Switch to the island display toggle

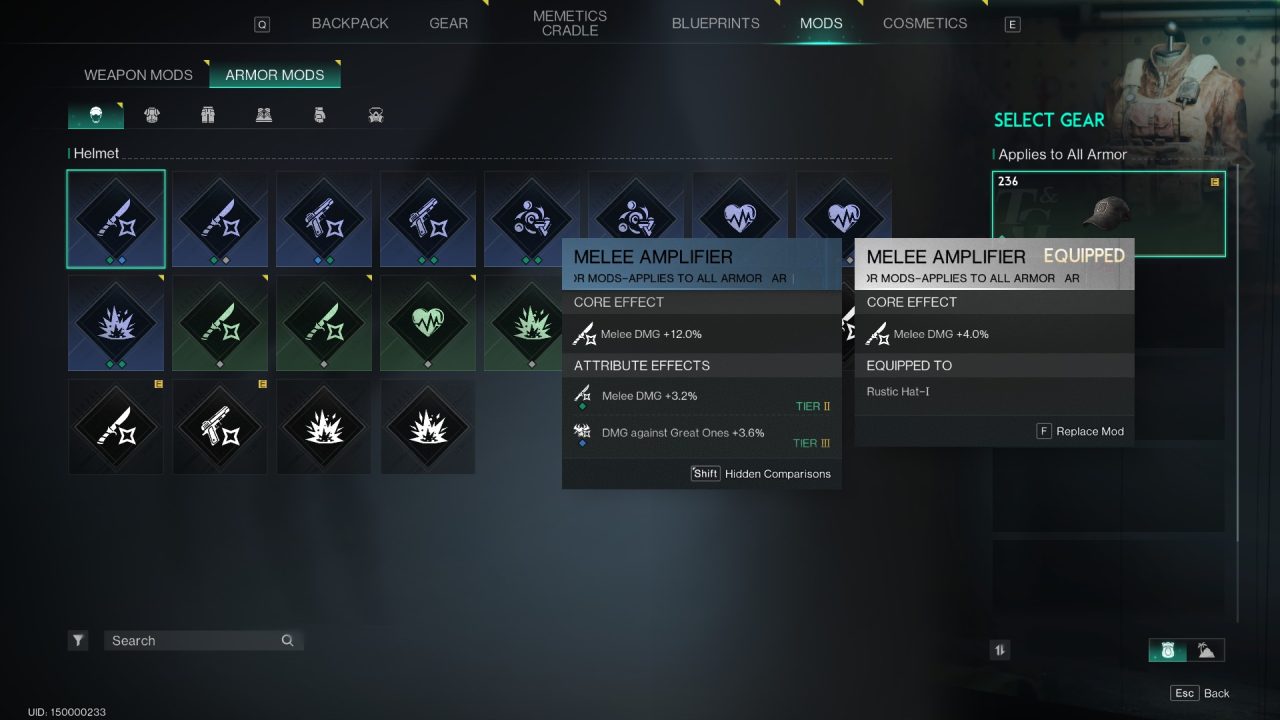[1207, 649]
